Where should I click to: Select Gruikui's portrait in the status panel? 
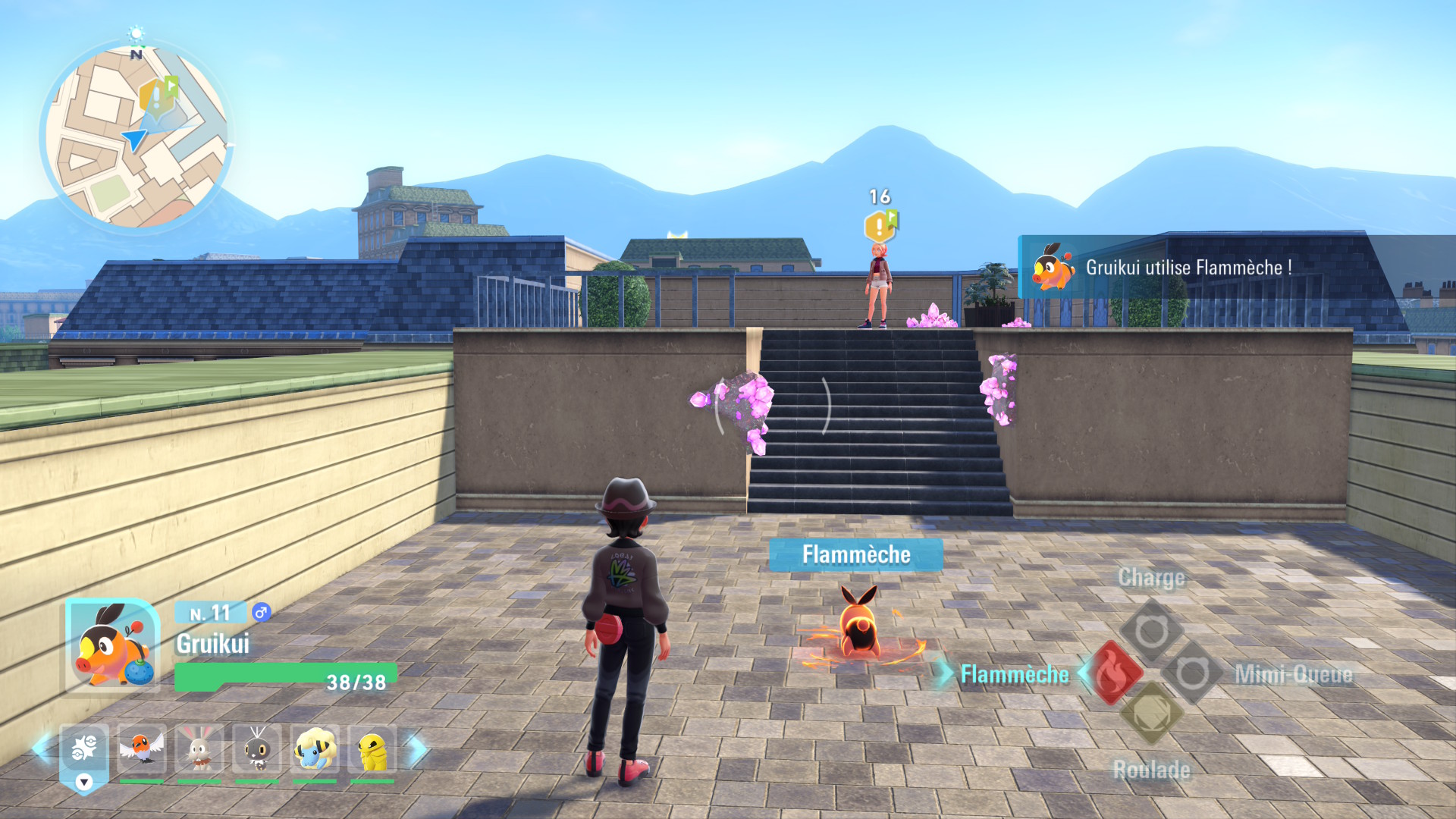click(x=112, y=645)
